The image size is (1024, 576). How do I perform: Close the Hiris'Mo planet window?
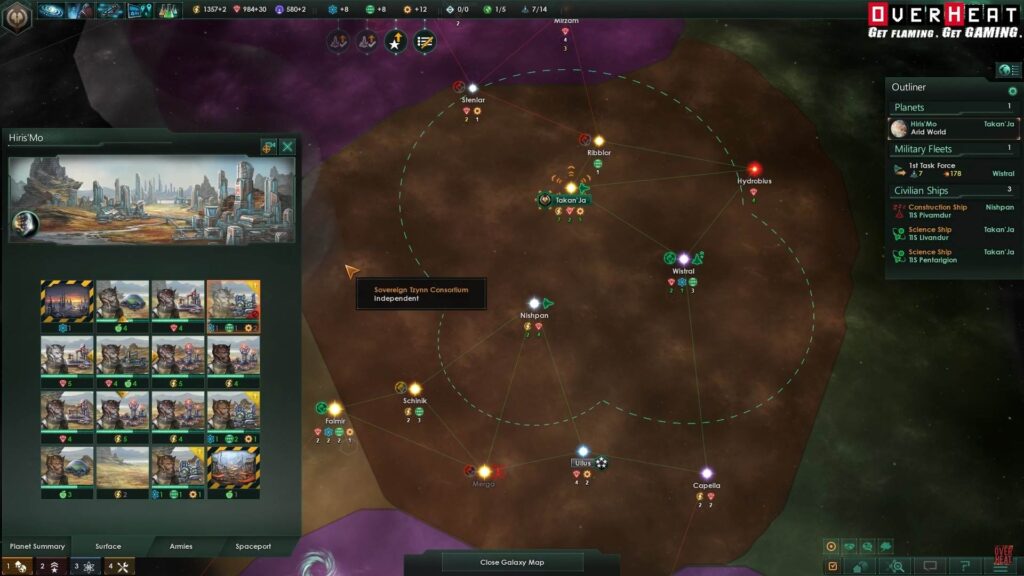click(x=288, y=147)
